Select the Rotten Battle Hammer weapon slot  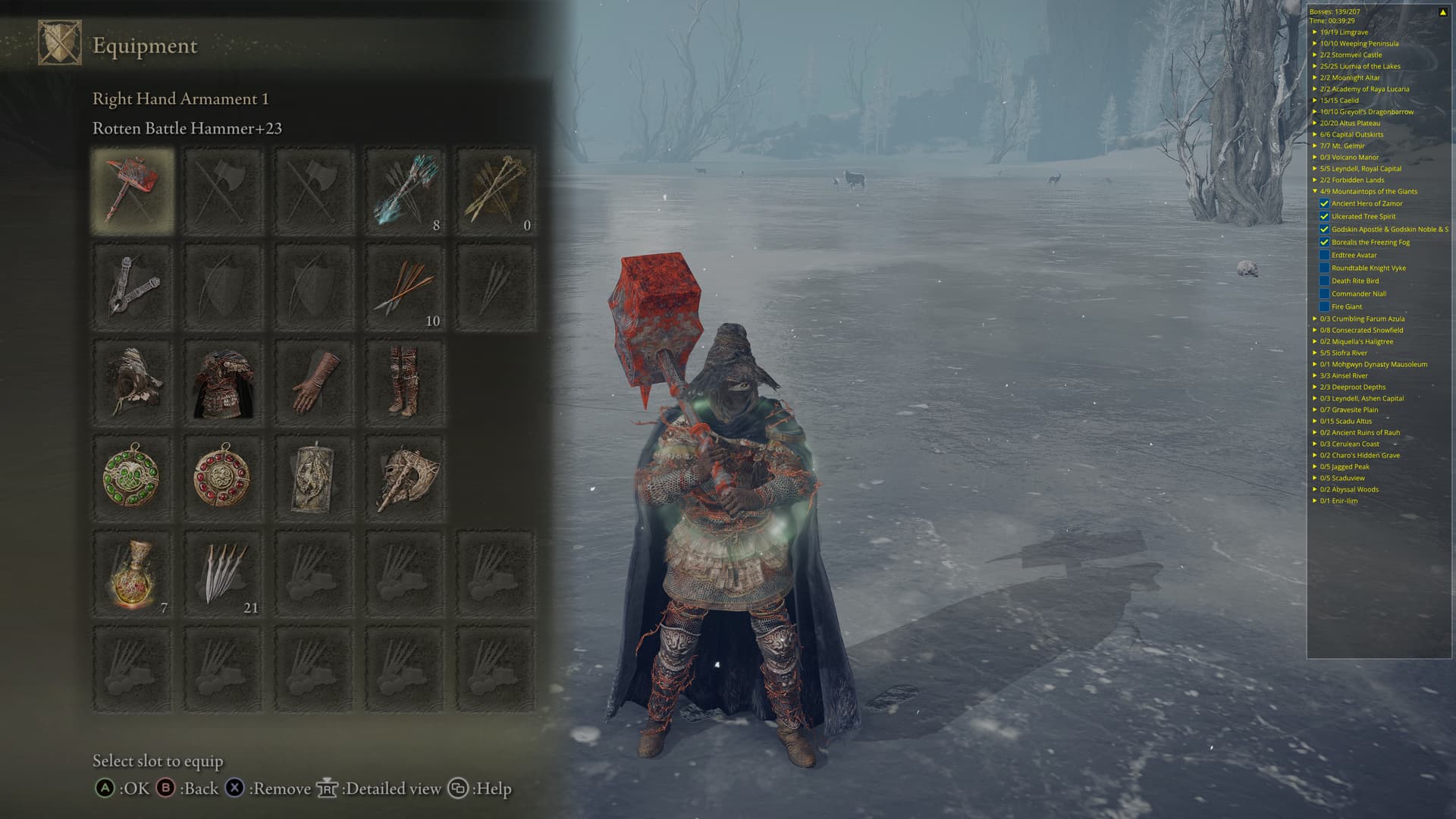click(133, 191)
